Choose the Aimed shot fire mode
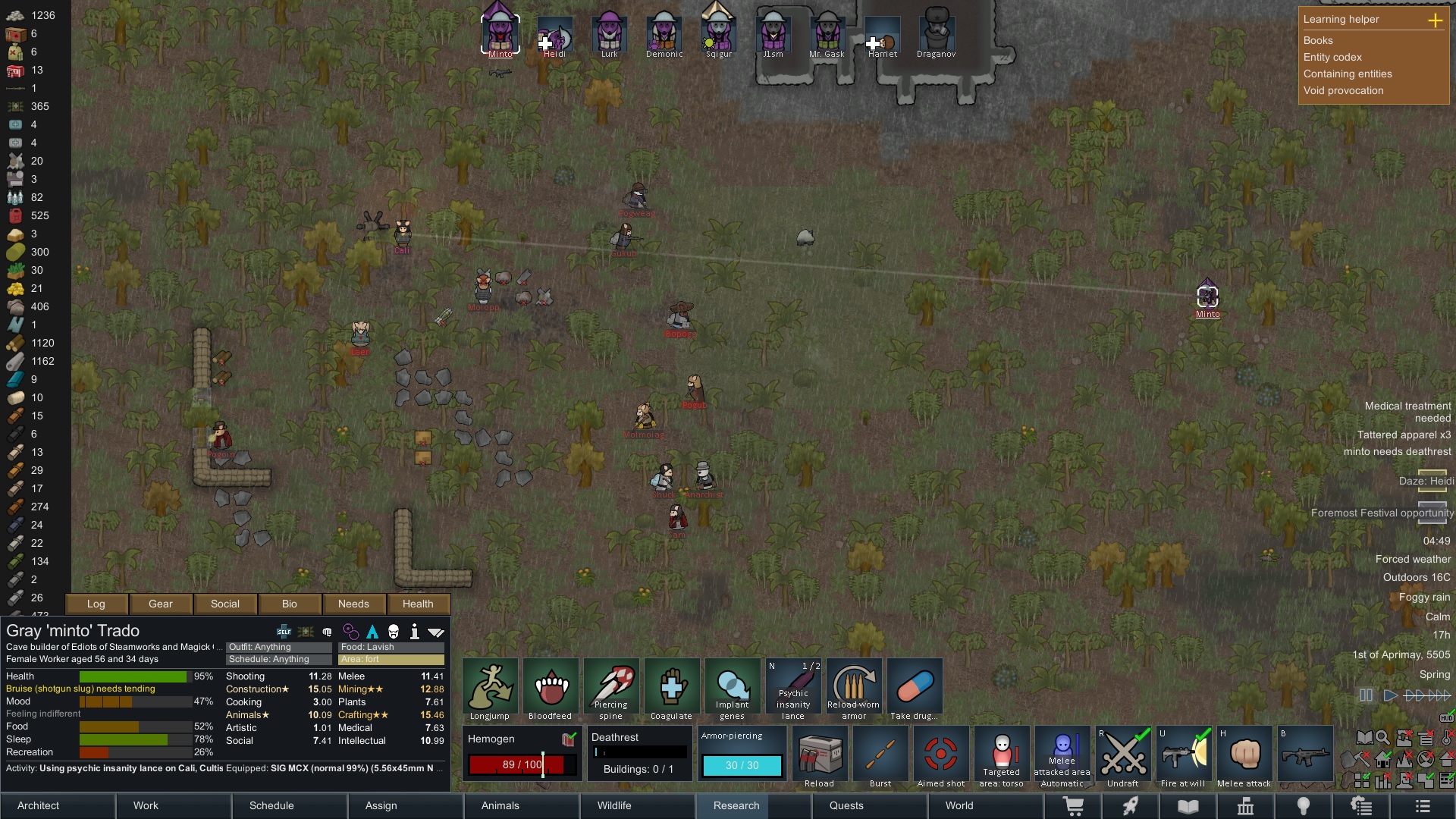This screenshot has width=1456, height=819. 941,756
